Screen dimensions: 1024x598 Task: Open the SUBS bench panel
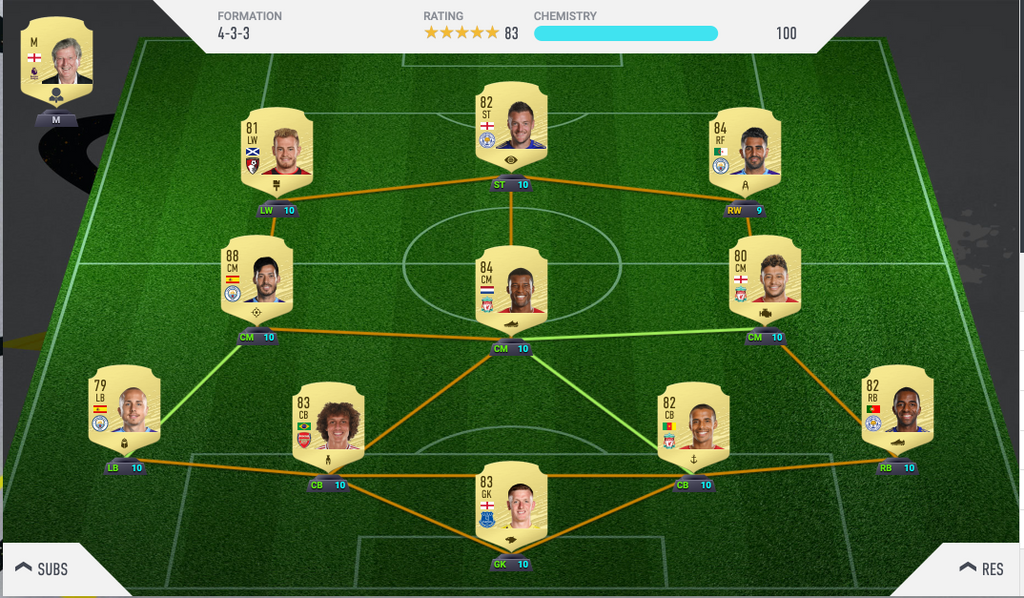click(x=42, y=569)
